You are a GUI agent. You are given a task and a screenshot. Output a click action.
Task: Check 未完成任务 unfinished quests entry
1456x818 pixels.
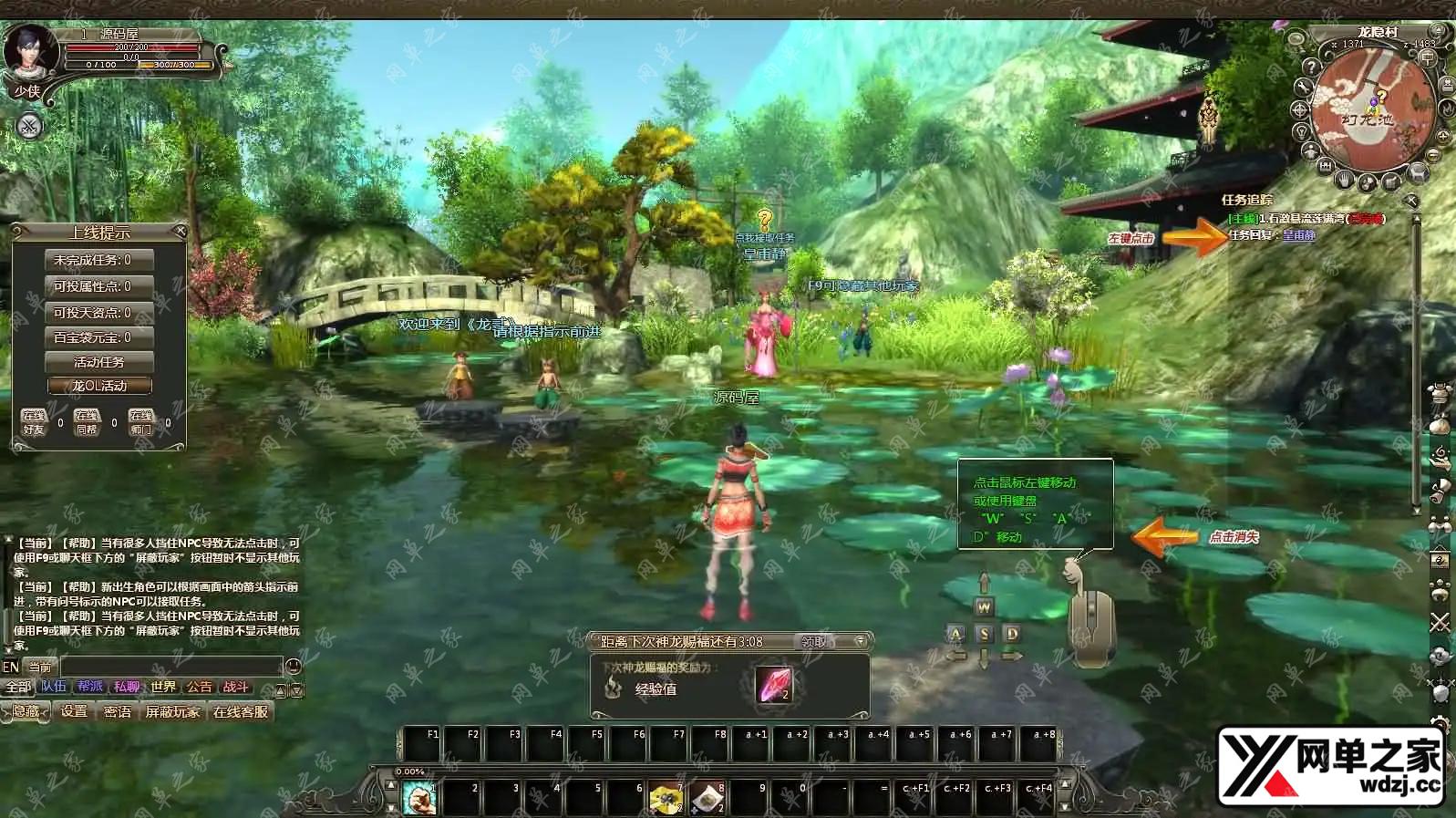coord(99,260)
